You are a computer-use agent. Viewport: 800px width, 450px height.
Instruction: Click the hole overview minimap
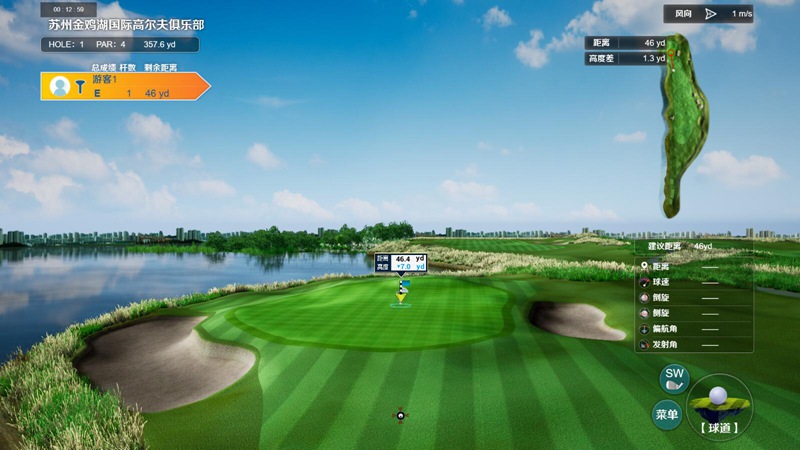coord(683,124)
